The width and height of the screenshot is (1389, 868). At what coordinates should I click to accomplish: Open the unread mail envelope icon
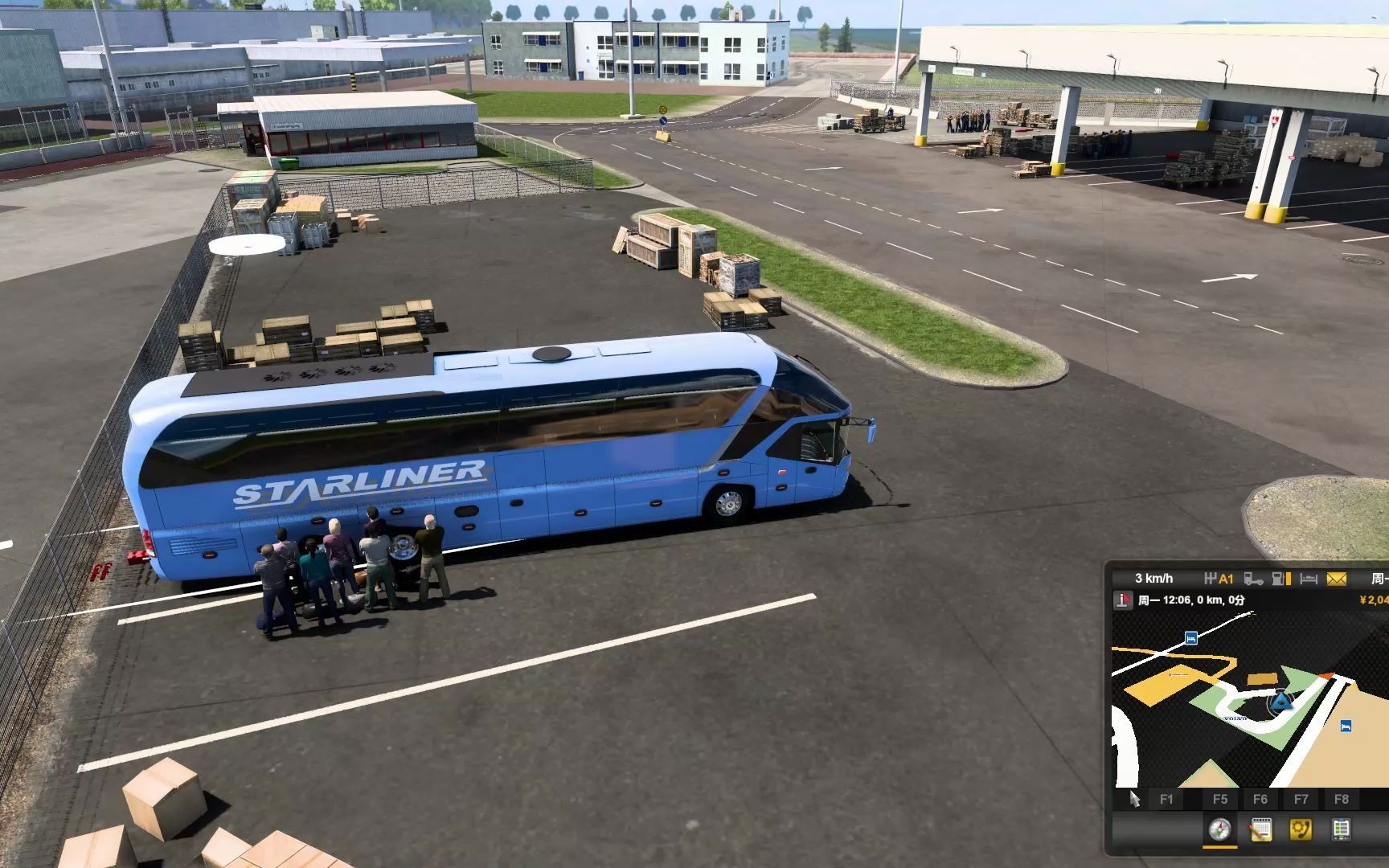1336,579
